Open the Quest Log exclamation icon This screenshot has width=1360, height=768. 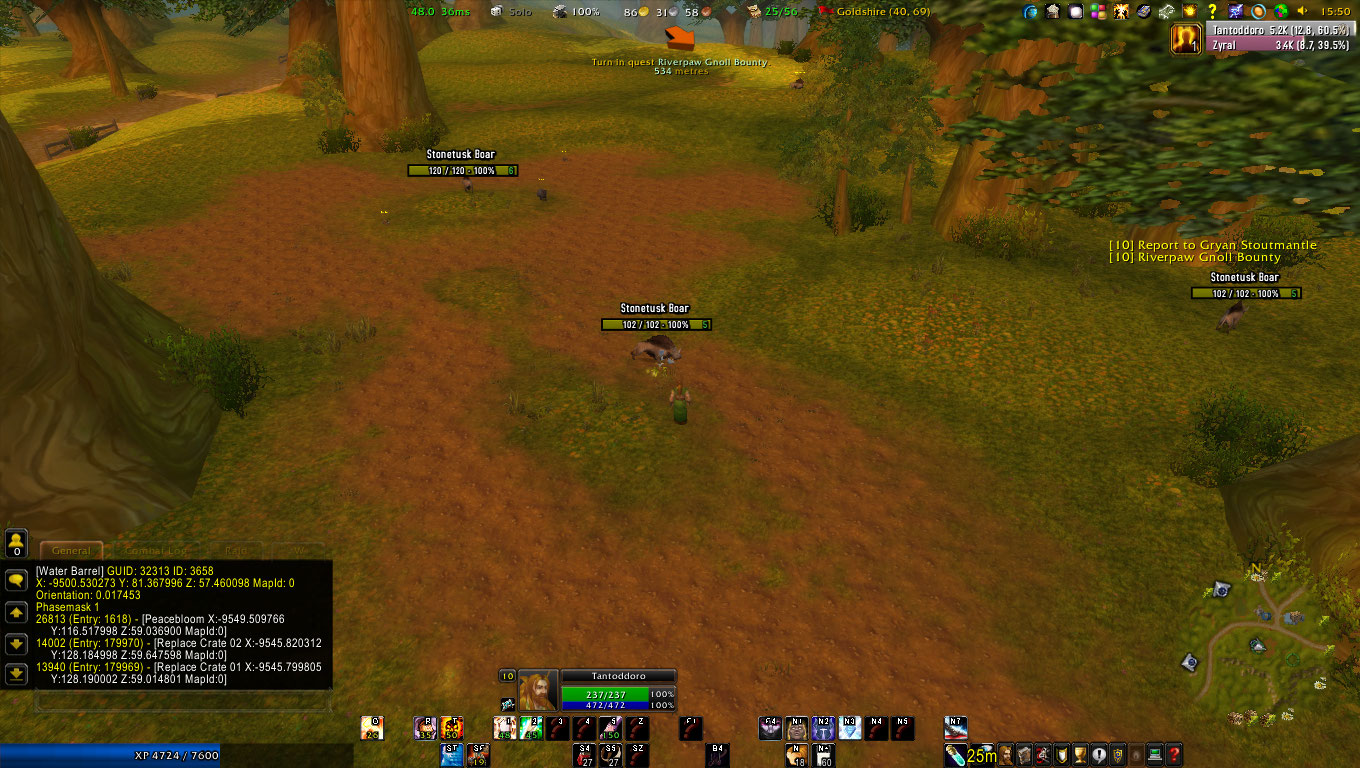[x=1100, y=755]
